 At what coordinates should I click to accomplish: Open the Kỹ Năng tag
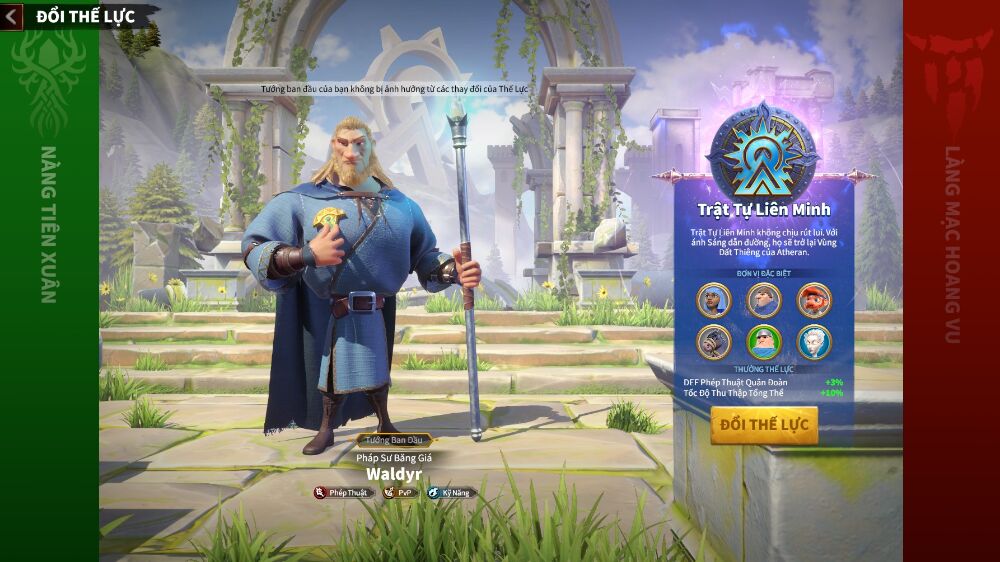449,492
